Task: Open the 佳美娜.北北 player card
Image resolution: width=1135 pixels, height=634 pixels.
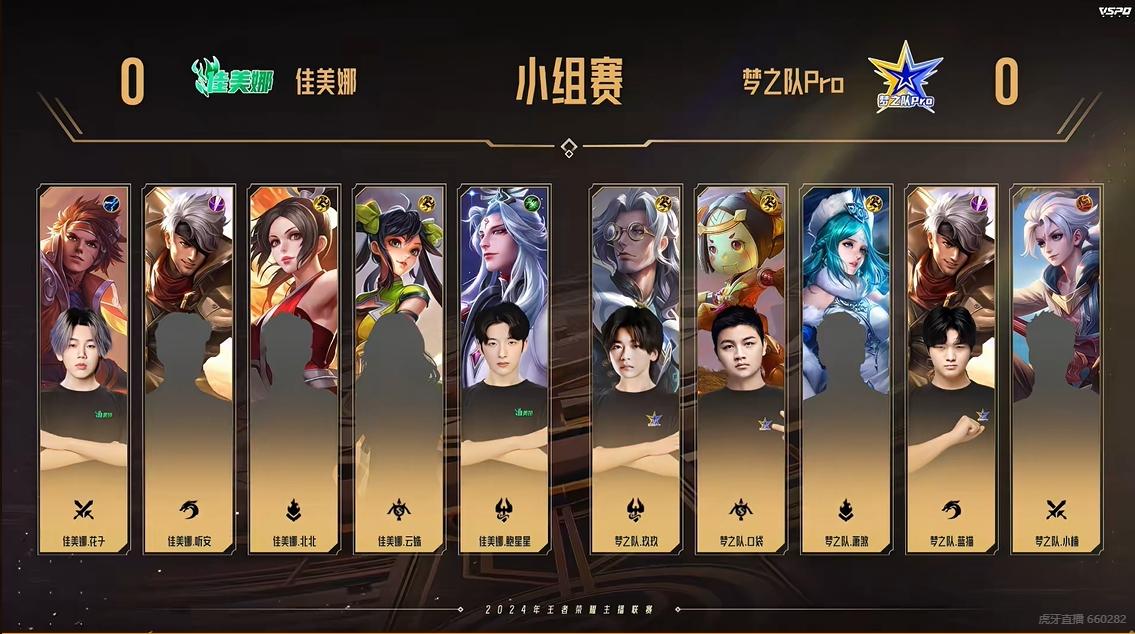Action: [x=294, y=369]
